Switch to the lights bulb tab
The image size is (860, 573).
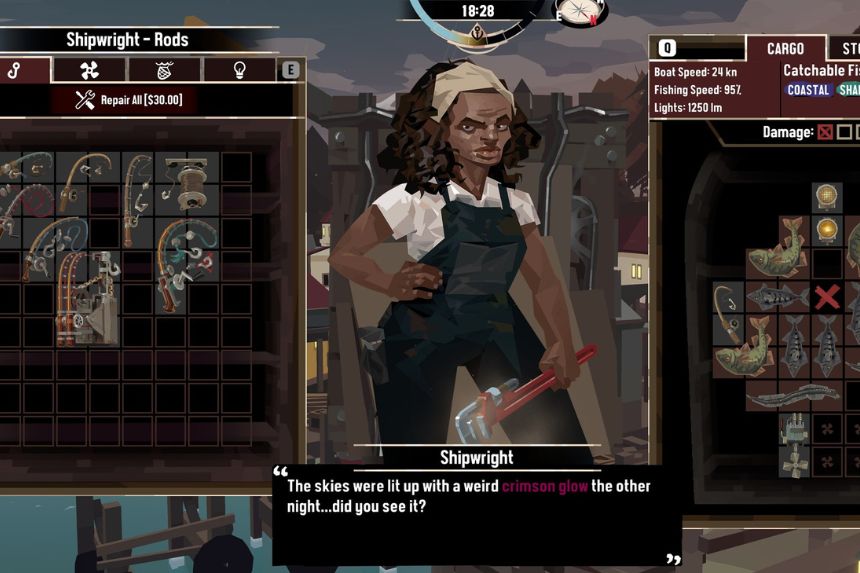[x=239, y=69]
